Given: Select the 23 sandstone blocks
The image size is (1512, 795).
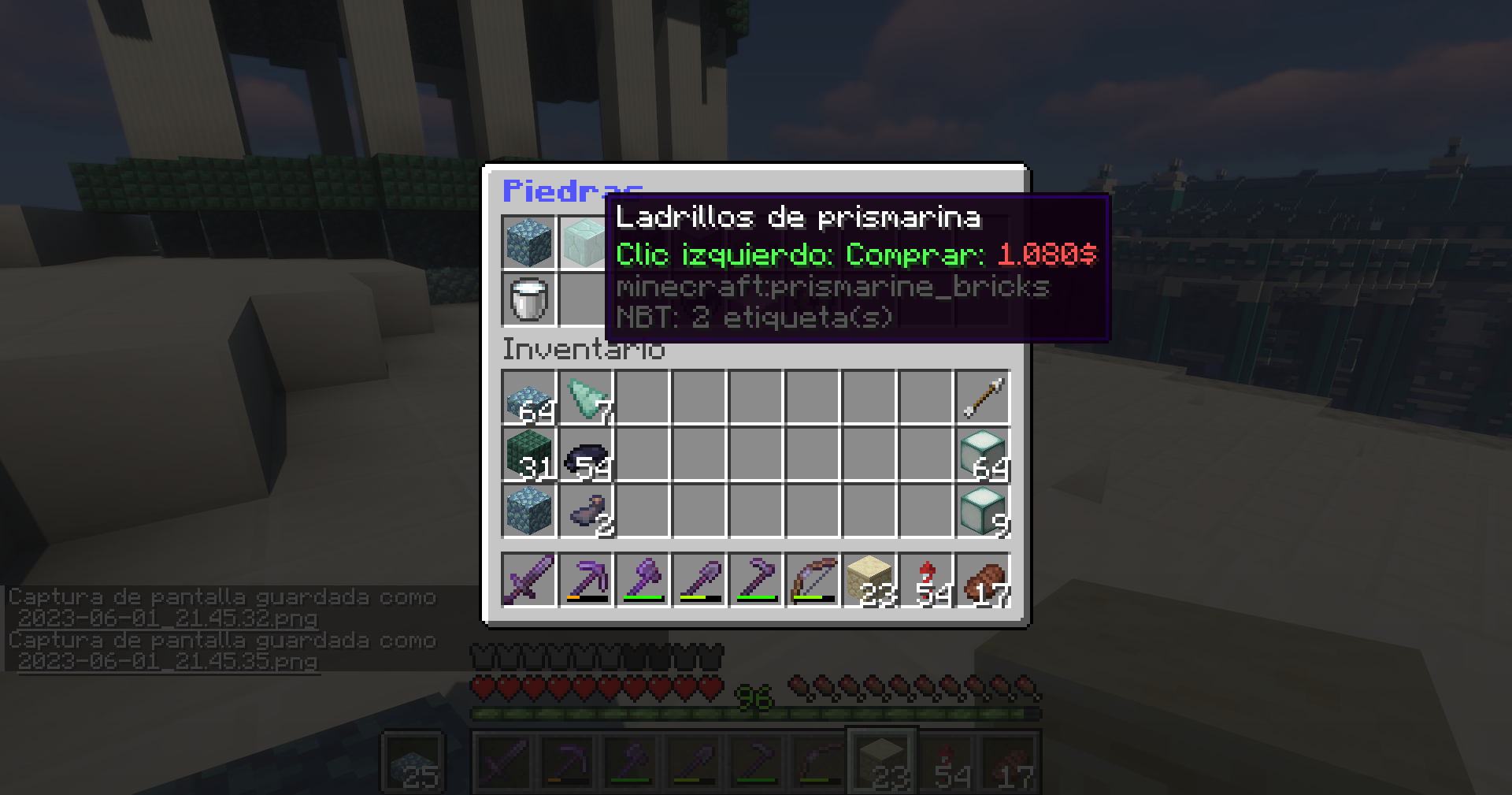Looking at the screenshot, I should pos(869,581).
